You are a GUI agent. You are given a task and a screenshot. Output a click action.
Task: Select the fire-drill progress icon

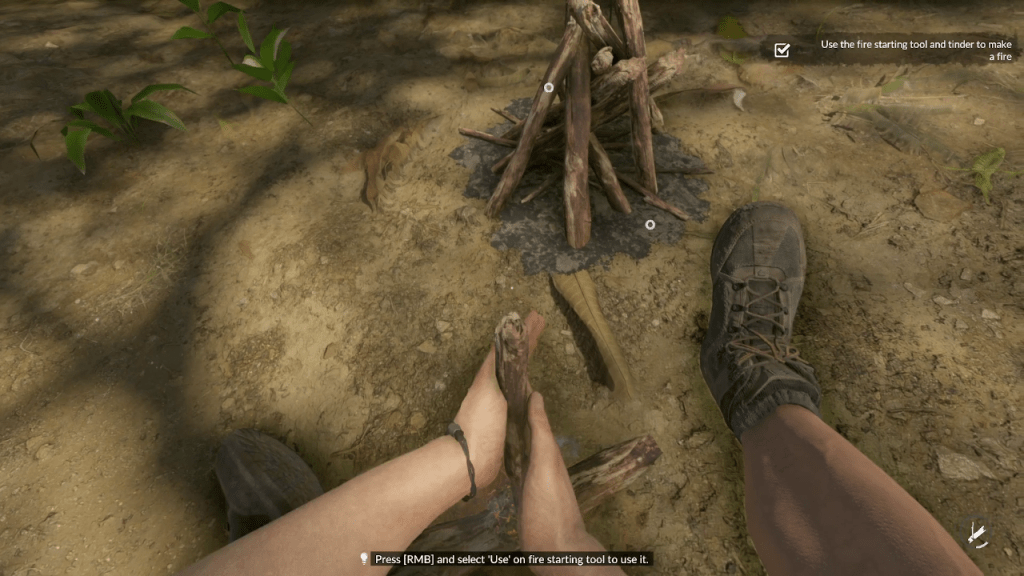[x=976, y=535]
